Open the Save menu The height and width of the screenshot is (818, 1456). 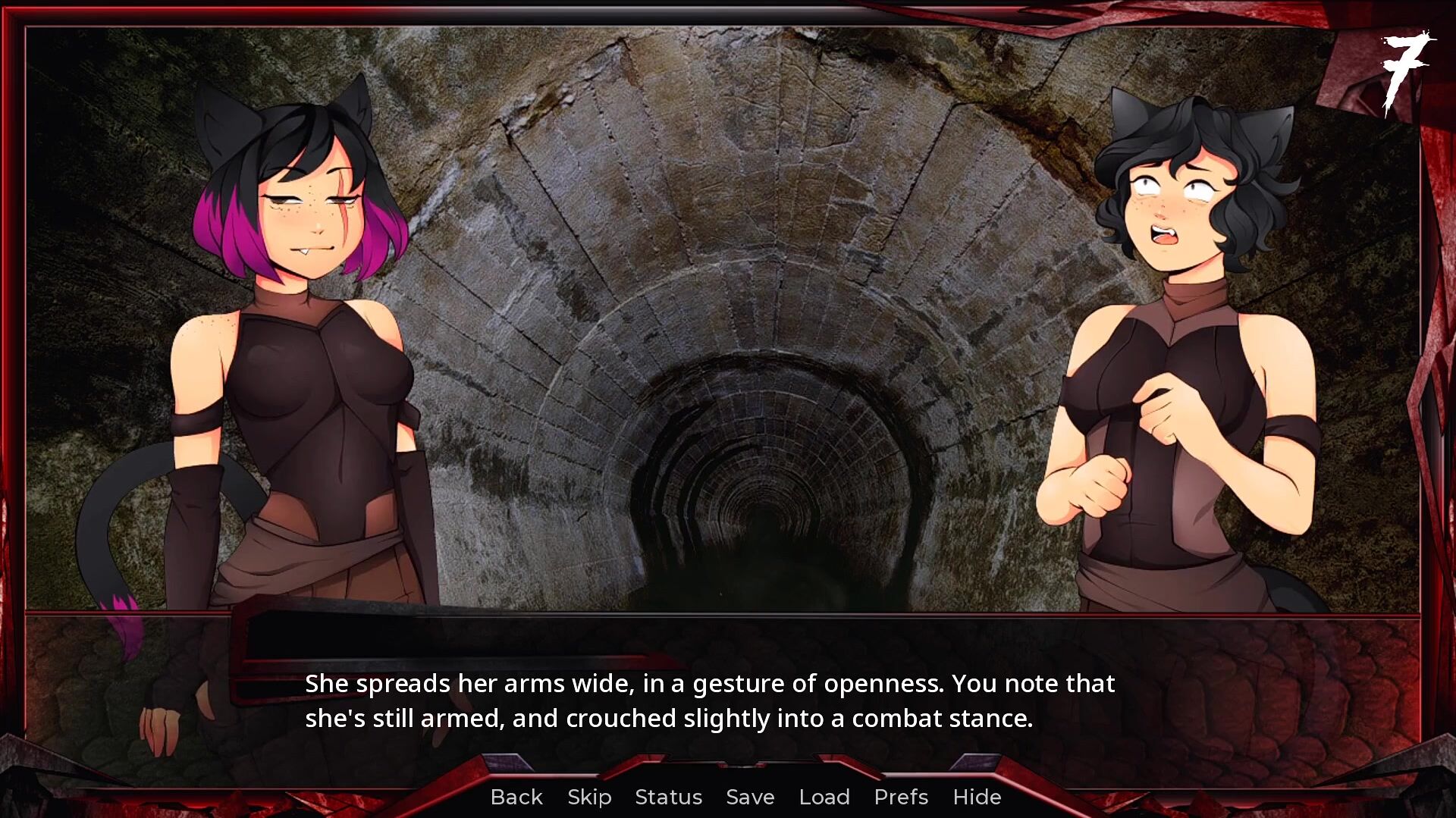(750, 797)
